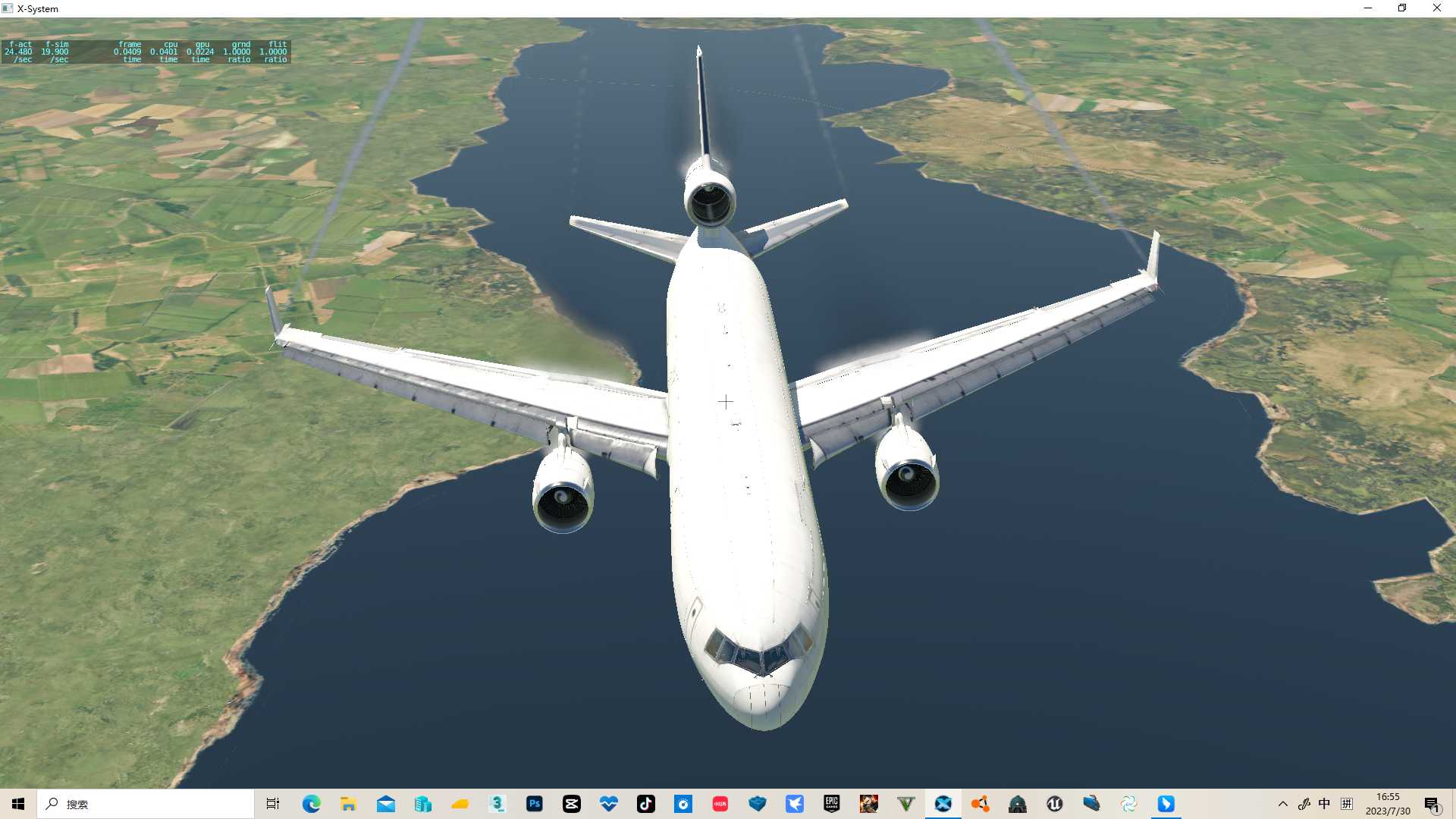Open Task View from the taskbar

(271, 804)
